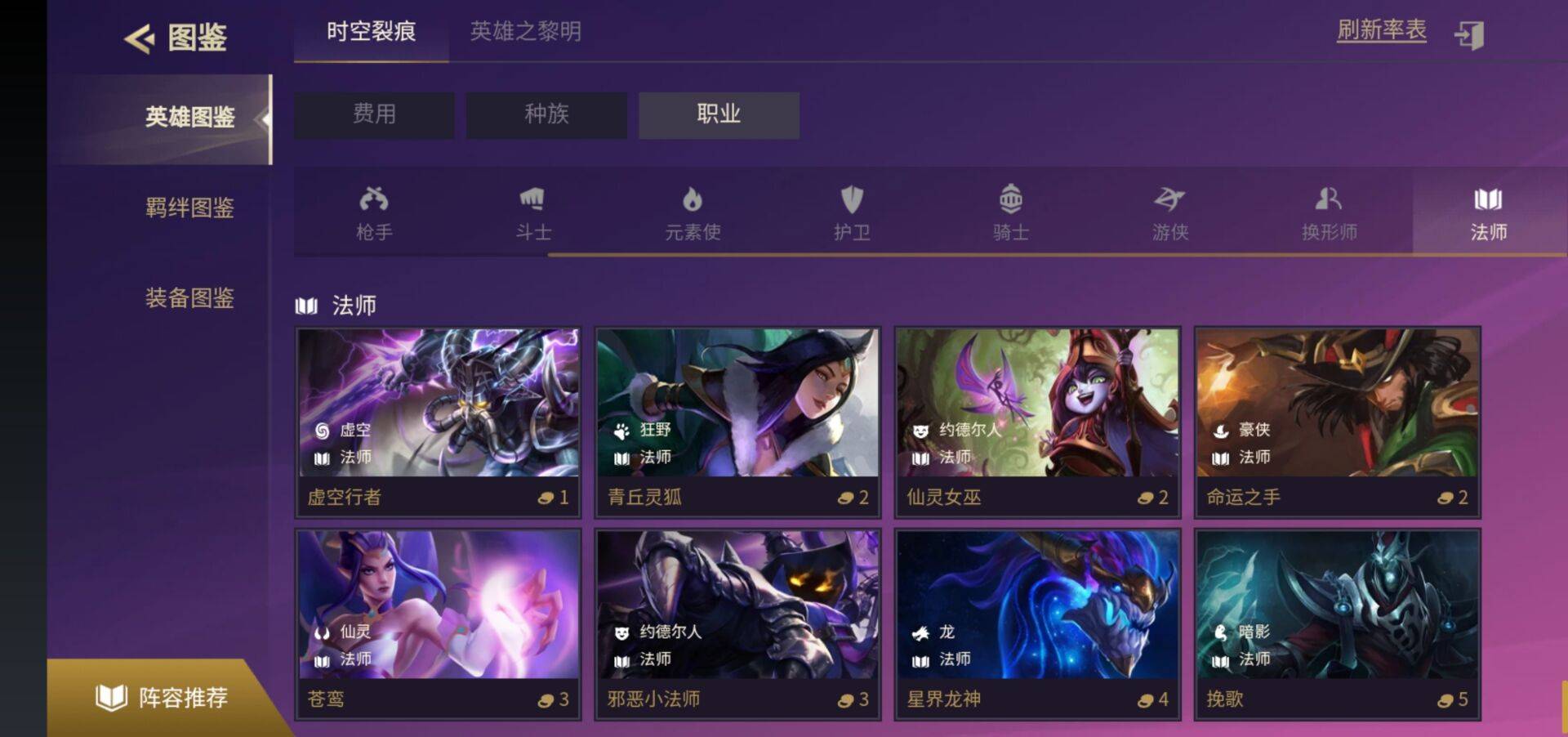Switch to the 时空裂痕 tab
1568x737 pixels.
369,33
